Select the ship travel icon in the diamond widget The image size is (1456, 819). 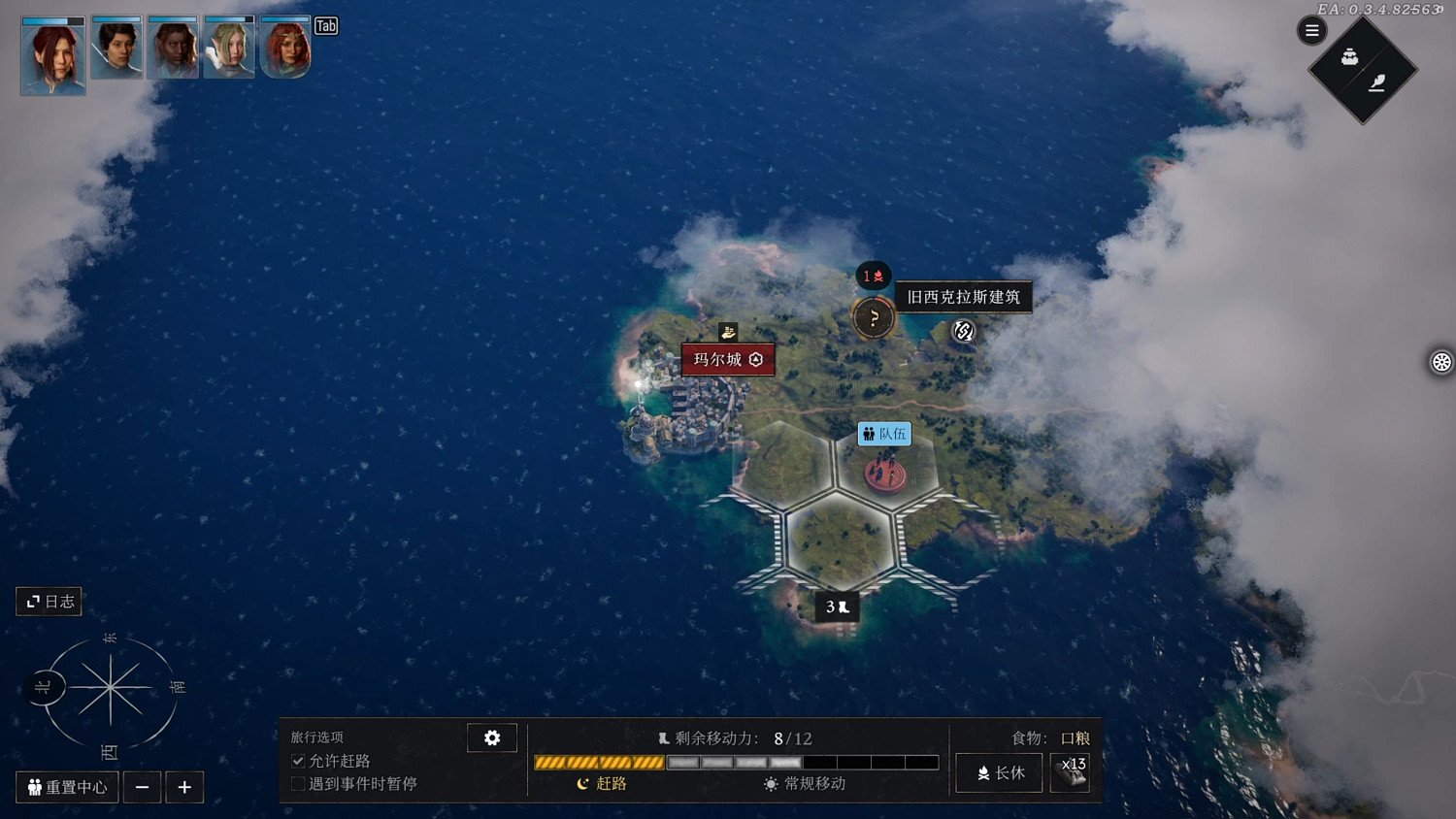click(1348, 56)
